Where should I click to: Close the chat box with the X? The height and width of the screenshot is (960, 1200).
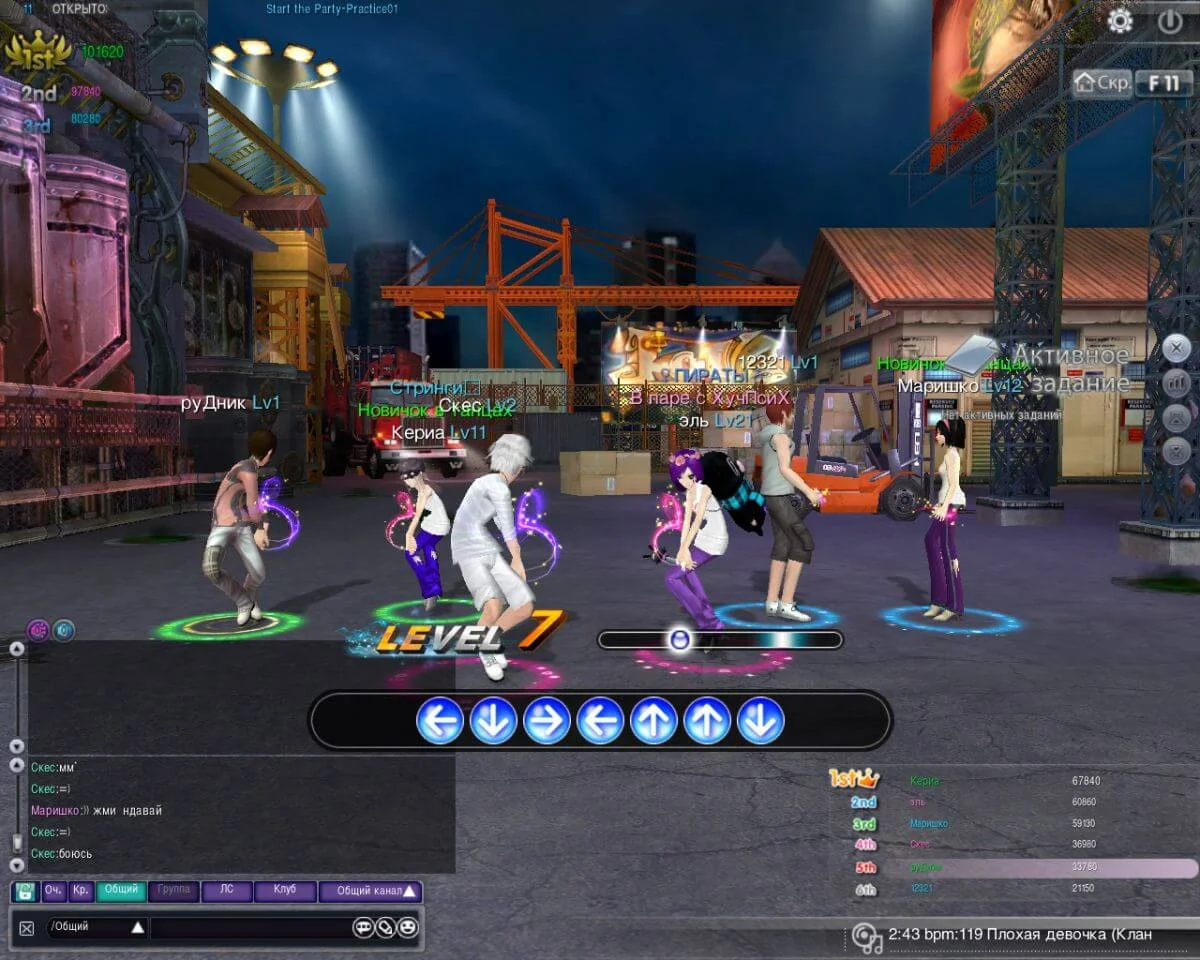point(27,928)
